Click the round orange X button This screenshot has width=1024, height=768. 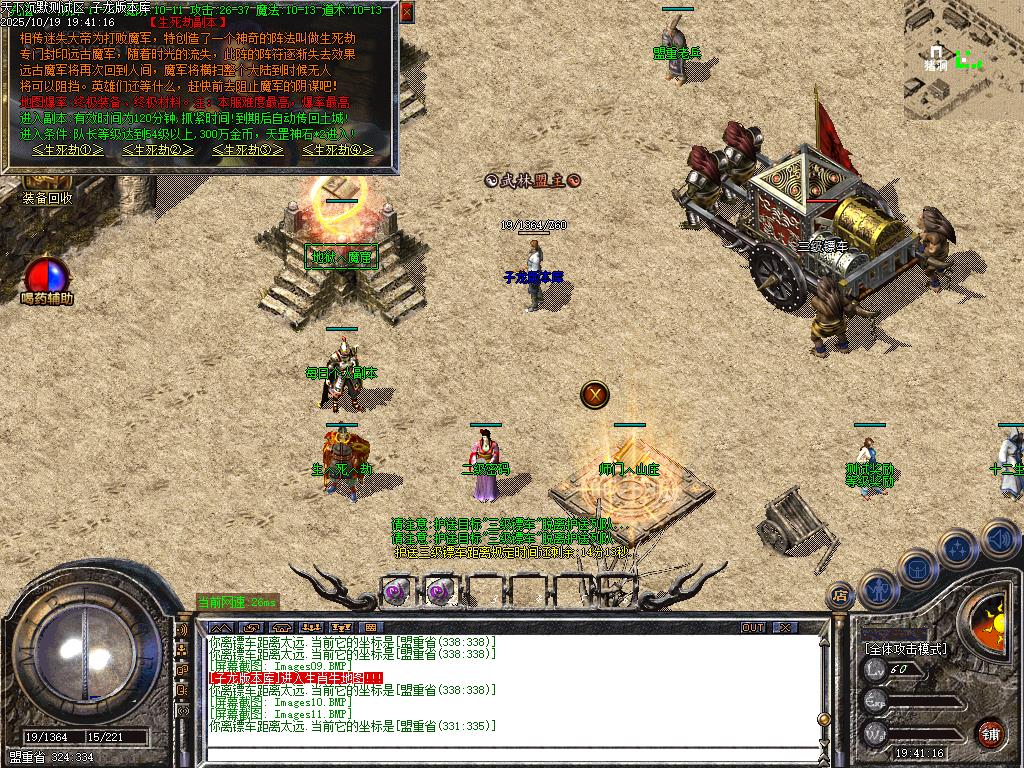tap(595, 394)
